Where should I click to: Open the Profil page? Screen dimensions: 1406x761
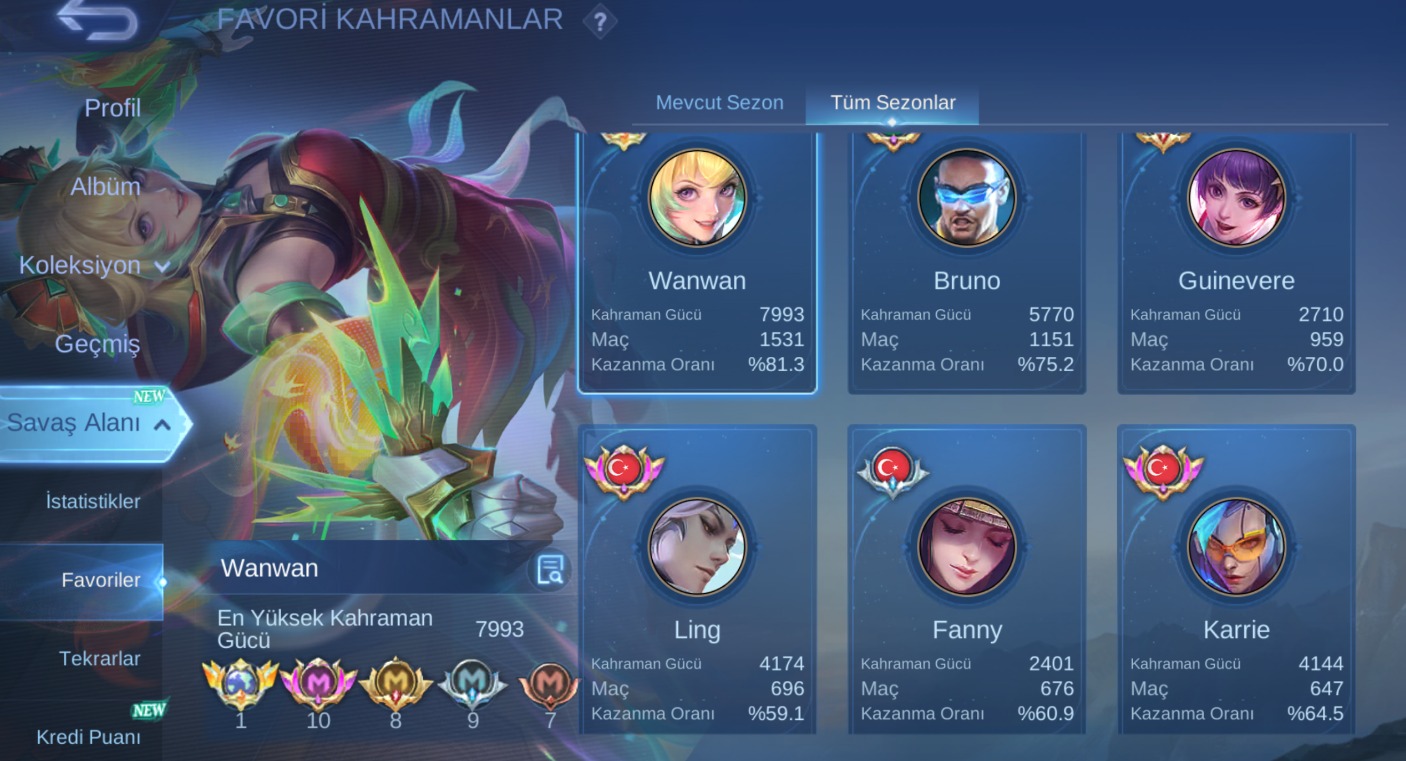pos(113,109)
